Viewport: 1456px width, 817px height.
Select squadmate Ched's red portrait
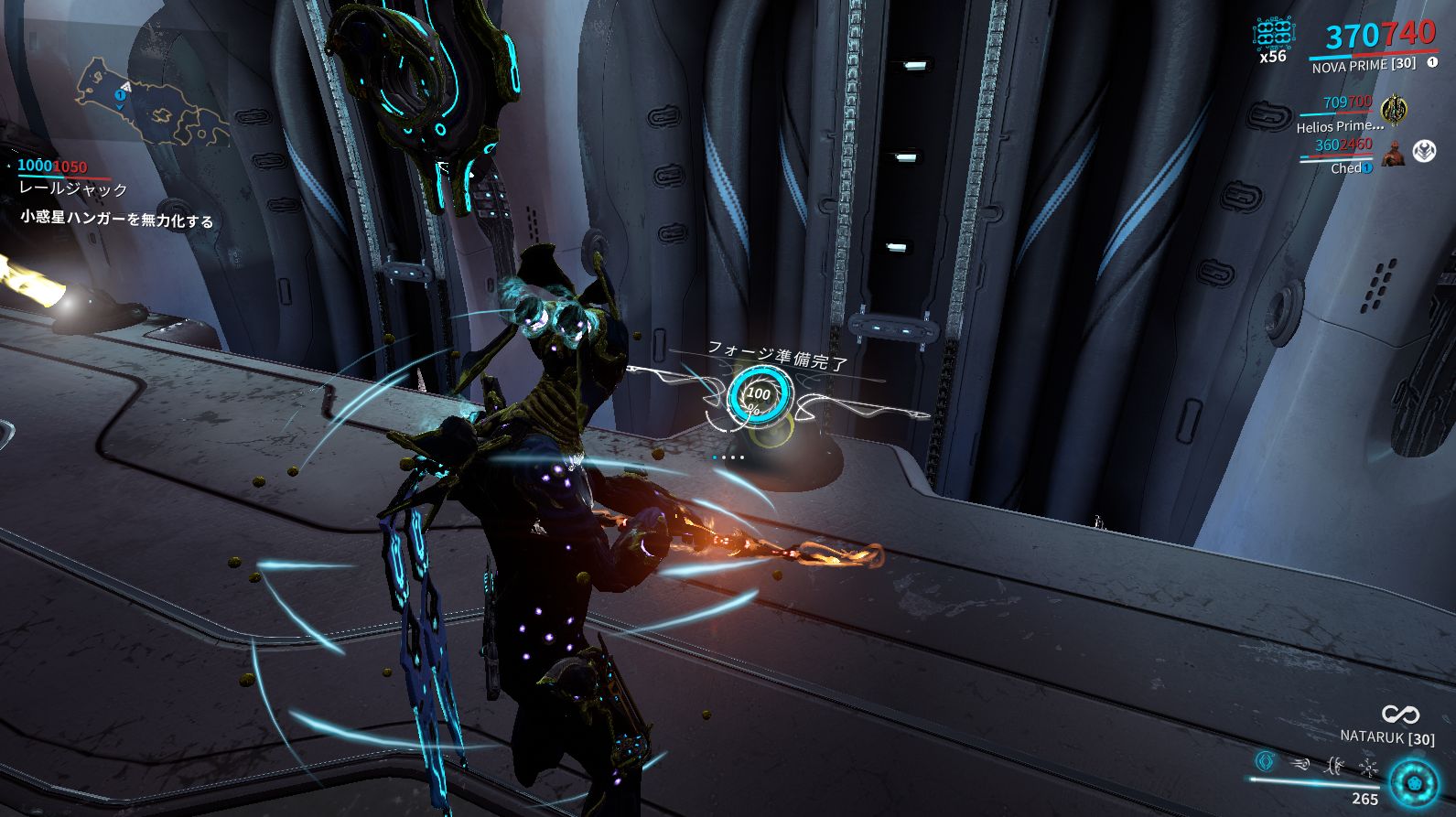(1394, 153)
